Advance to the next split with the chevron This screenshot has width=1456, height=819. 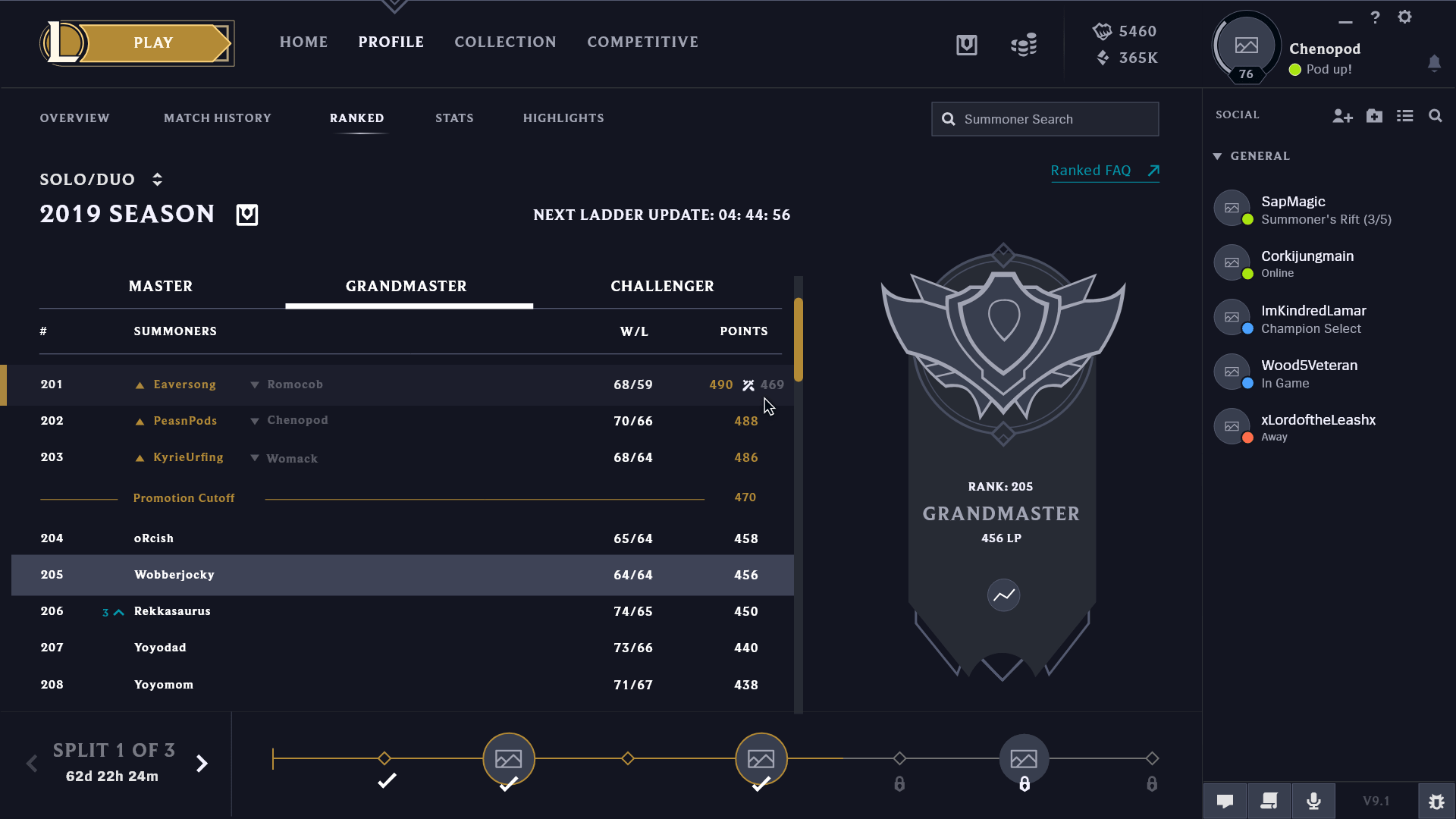point(202,764)
